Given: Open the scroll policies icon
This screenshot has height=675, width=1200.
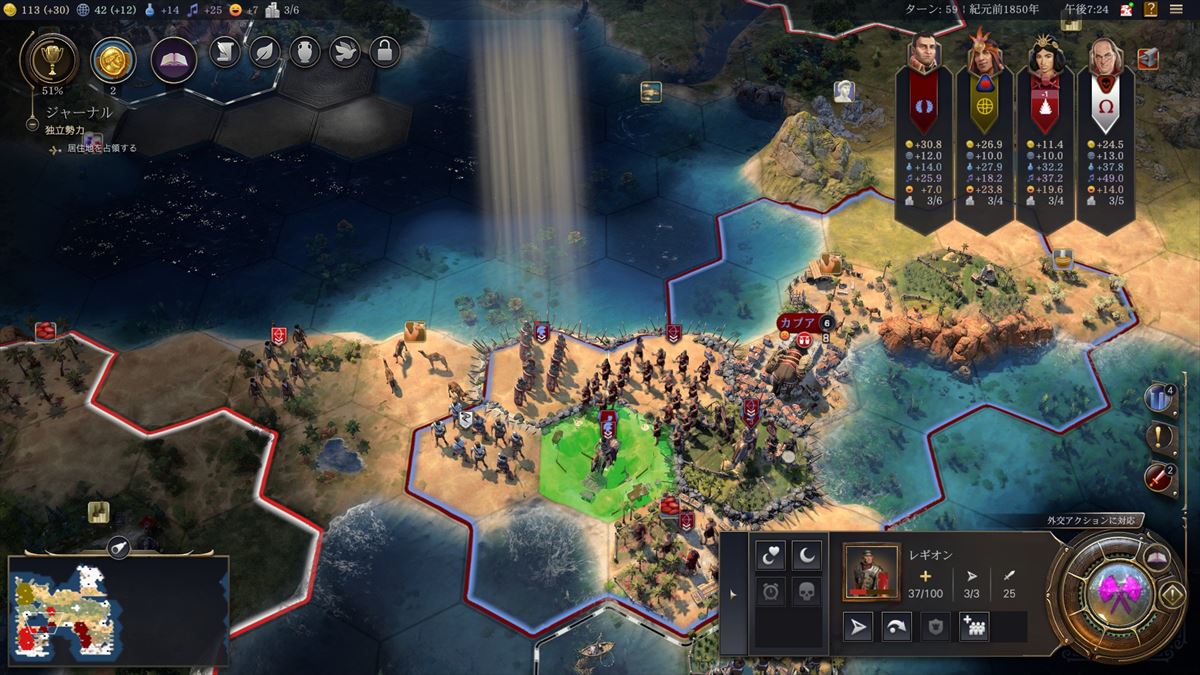Looking at the screenshot, I should click(225, 51).
